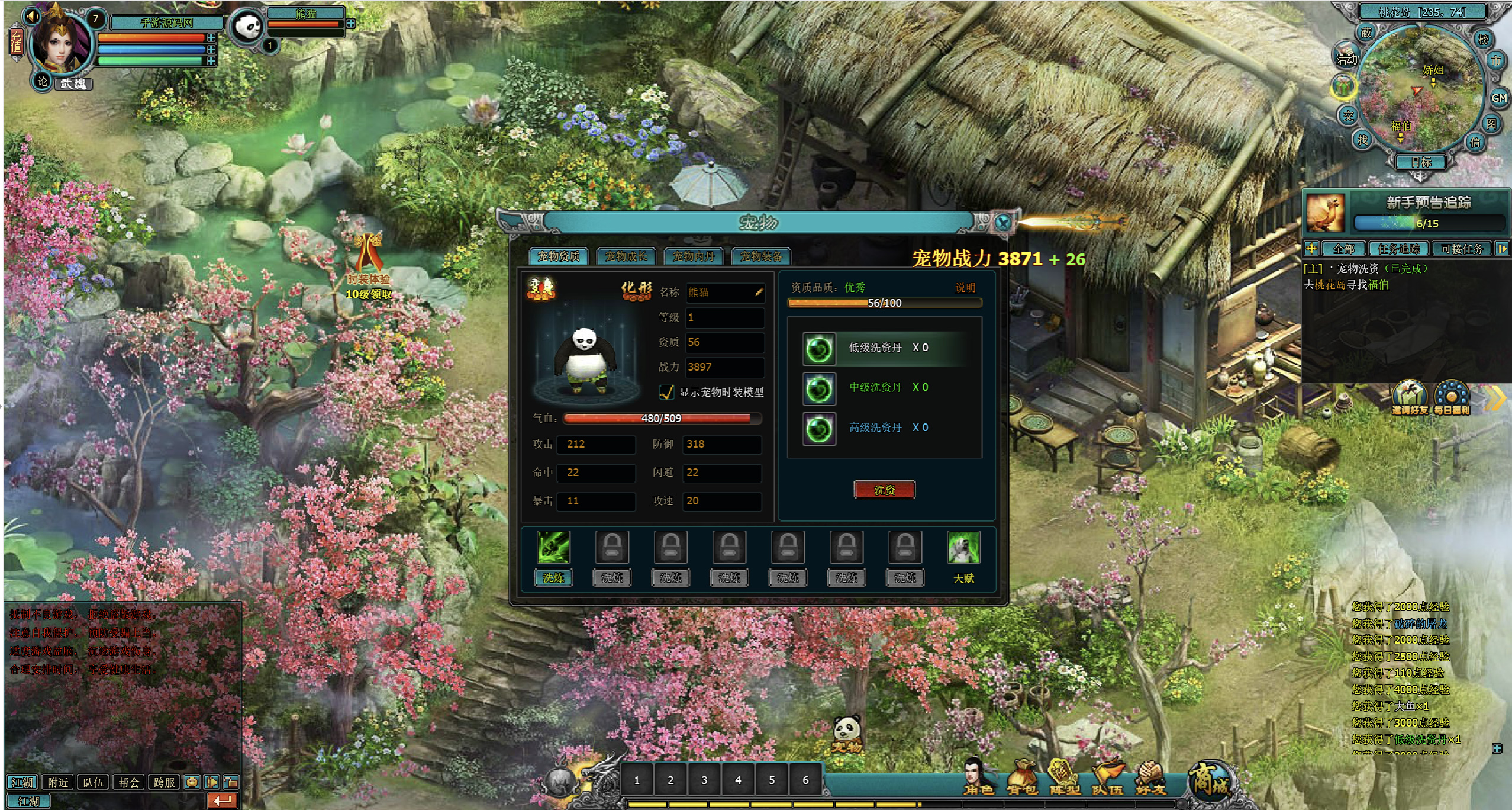Edit the pet name 熊猫 field
This screenshot has width=1512, height=810.
[724, 292]
